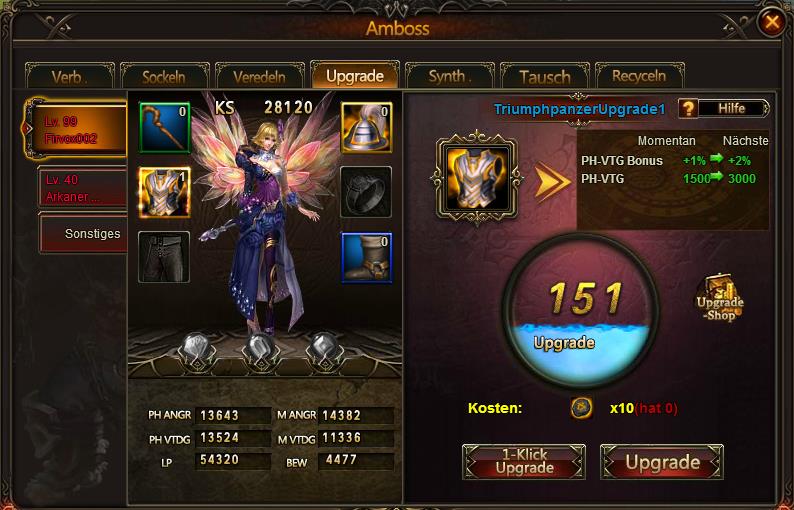
Task: Choose the Lv. 40 Arkaner entry
Action: [80, 187]
